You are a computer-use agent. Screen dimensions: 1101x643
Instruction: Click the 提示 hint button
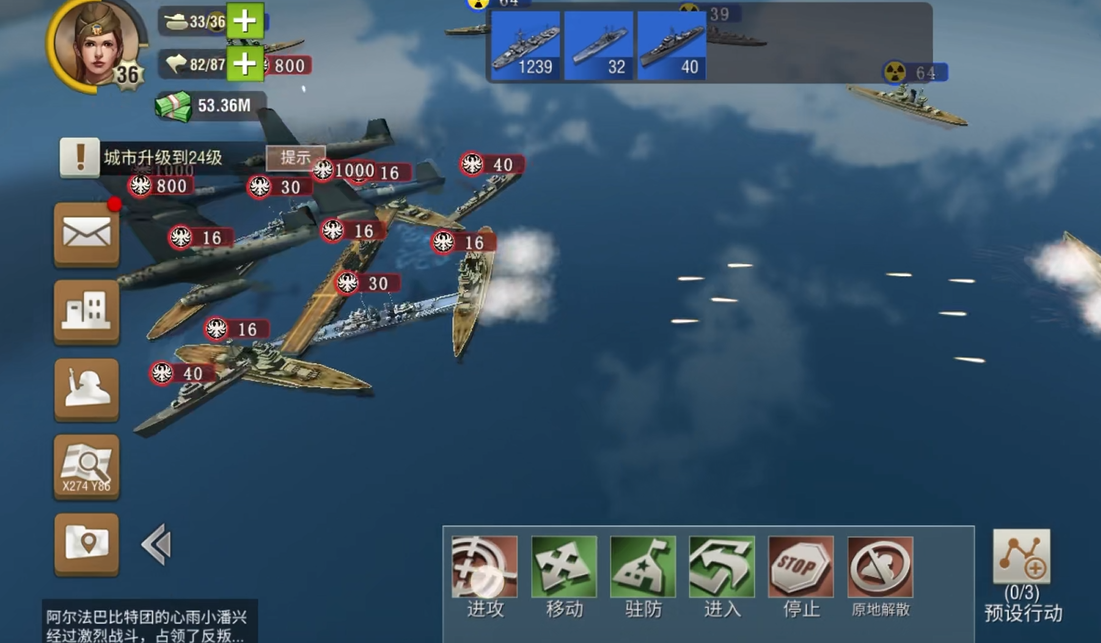[295, 158]
